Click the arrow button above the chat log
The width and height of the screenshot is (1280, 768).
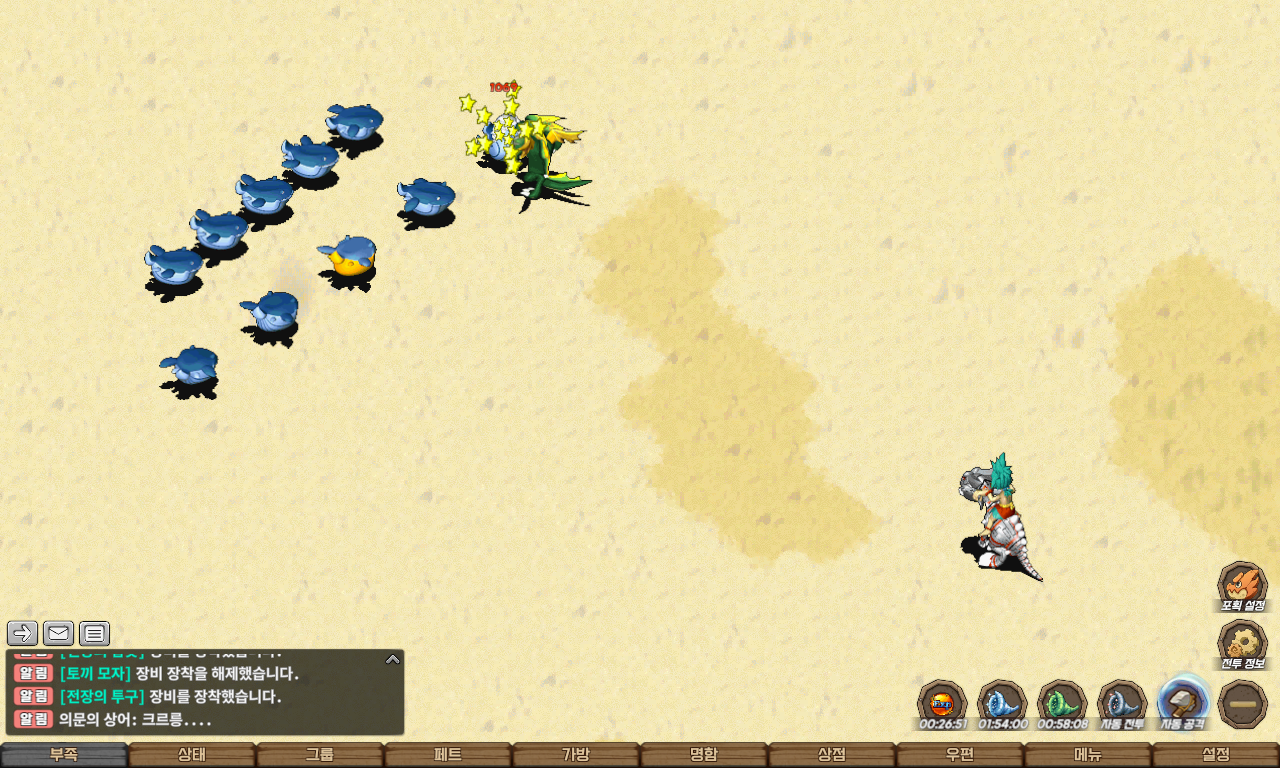pos(22,633)
